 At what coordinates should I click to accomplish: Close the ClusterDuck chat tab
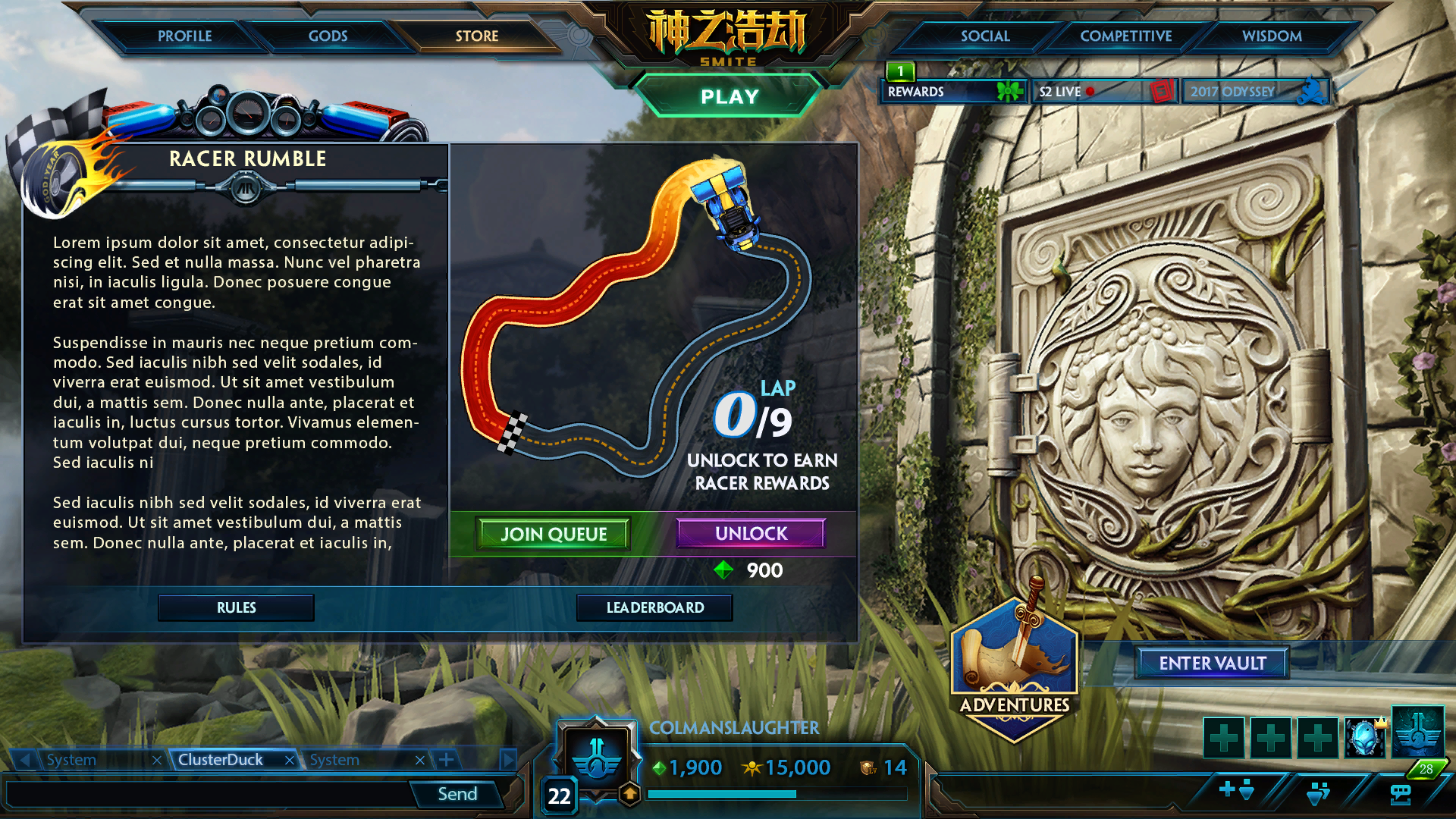[289, 760]
